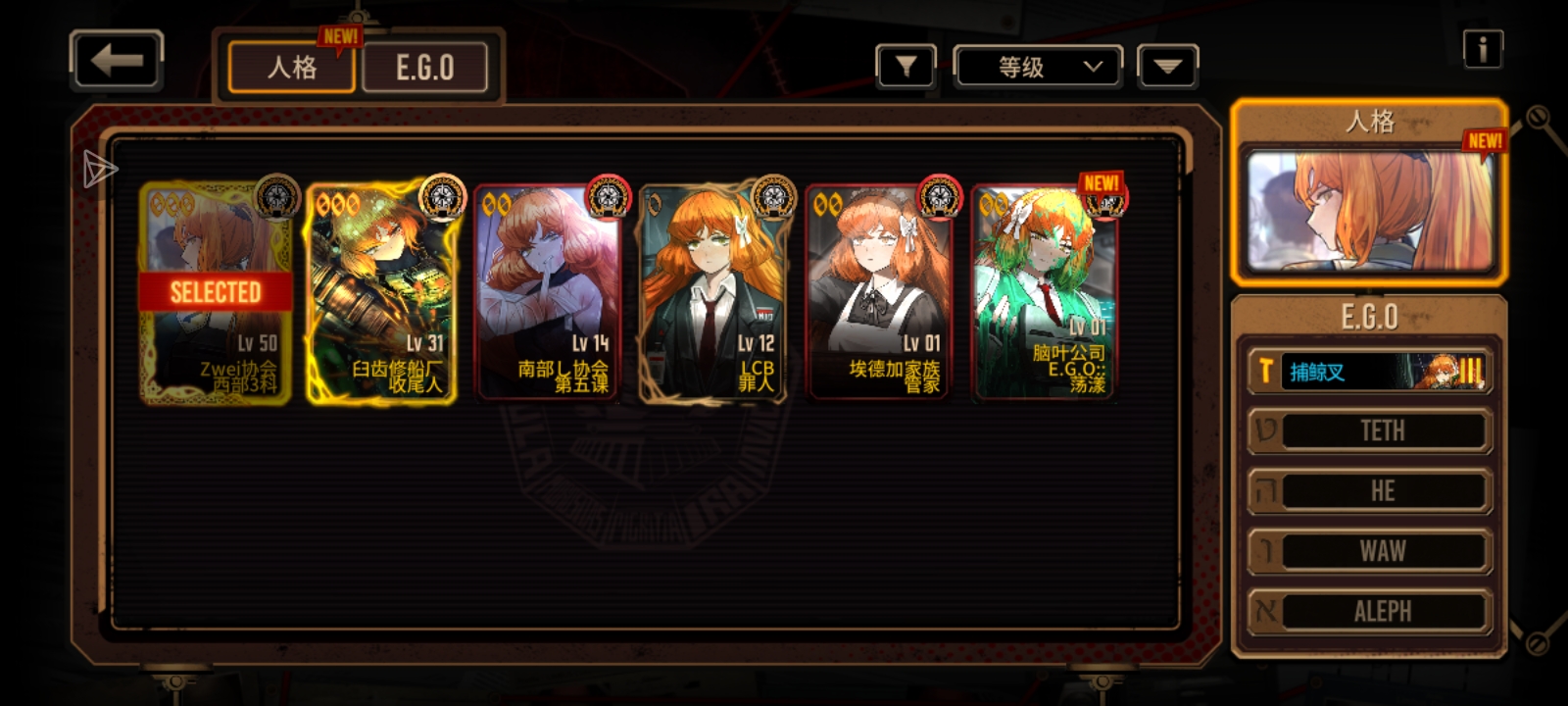Open the E.G.O tab

tap(425, 68)
